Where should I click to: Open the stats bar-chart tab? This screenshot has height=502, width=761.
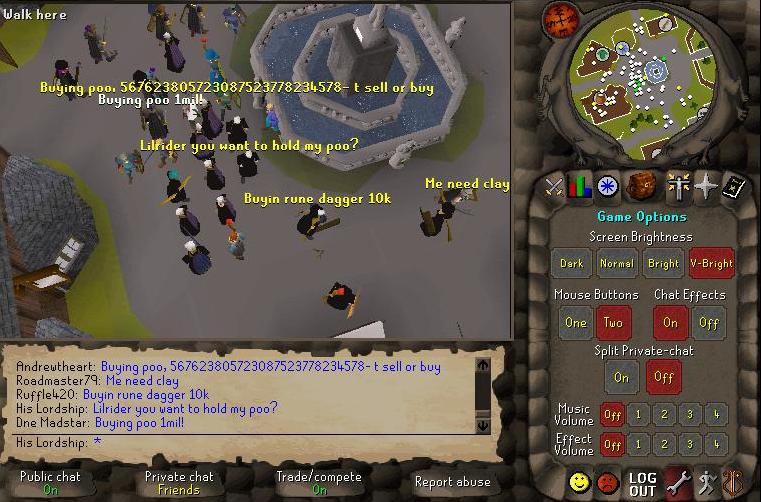coord(580,186)
